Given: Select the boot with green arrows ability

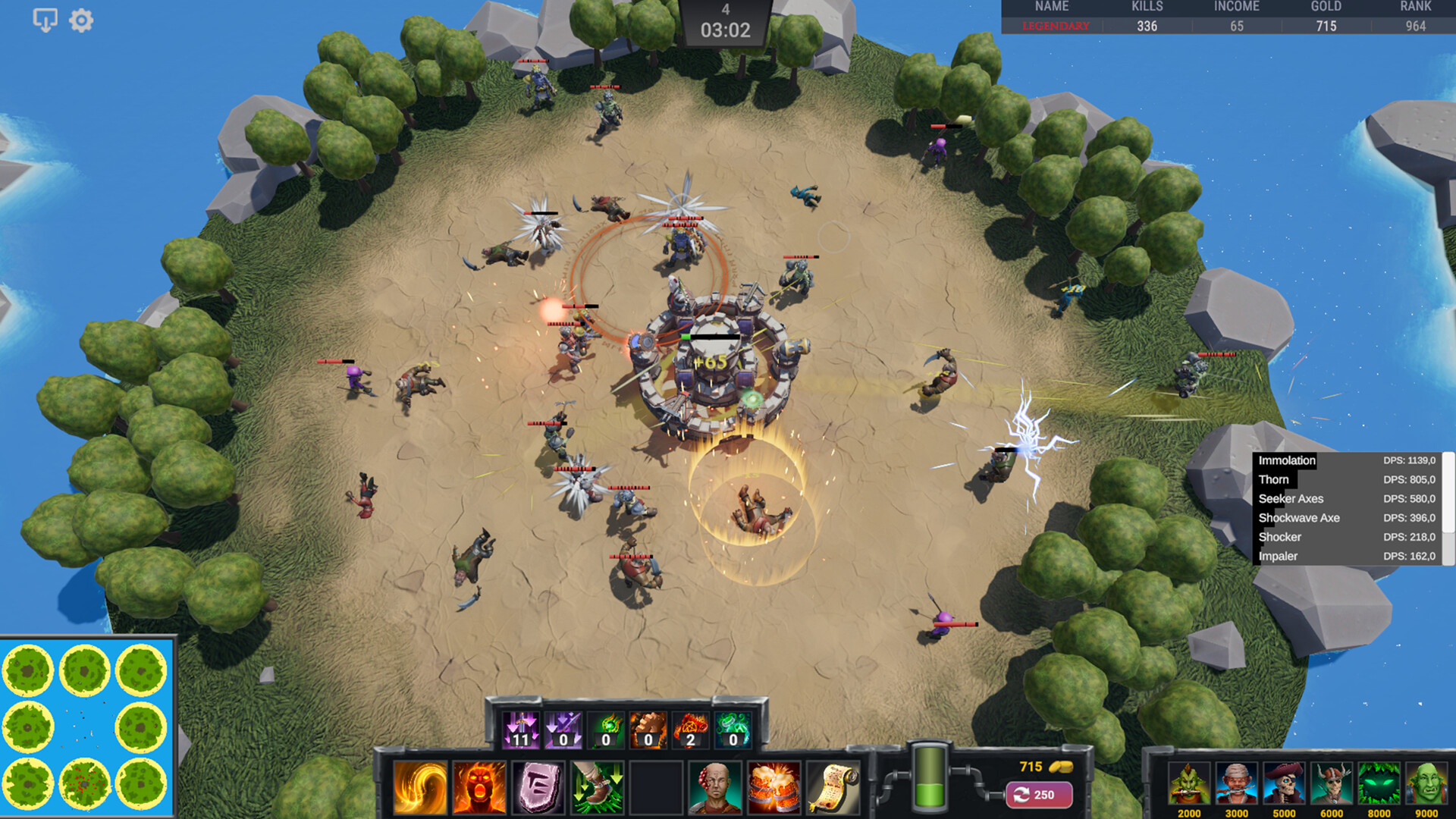Looking at the screenshot, I should click(x=597, y=788).
